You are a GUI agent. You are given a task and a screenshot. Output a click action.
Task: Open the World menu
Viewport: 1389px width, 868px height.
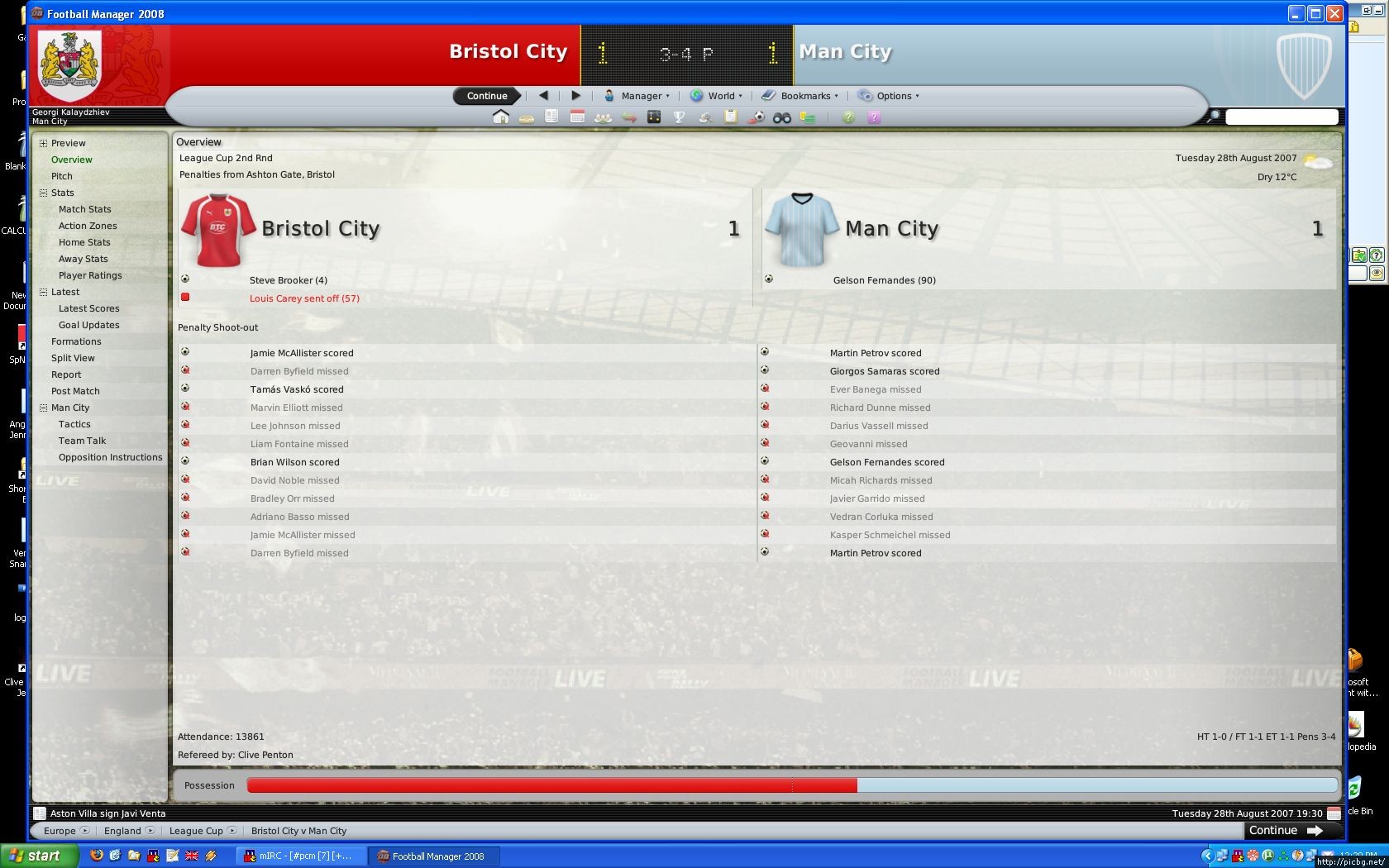point(716,96)
